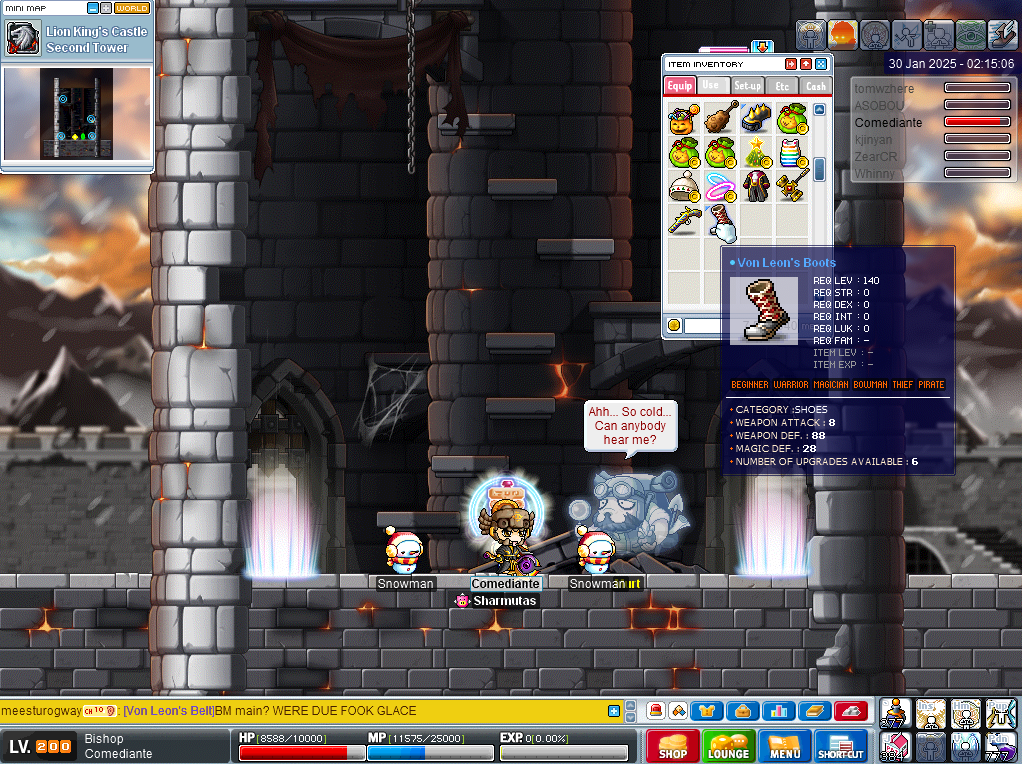This screenshot has height=764, width=1022.
Task: Select the black and red overcoat item
Action: (756, 186)
